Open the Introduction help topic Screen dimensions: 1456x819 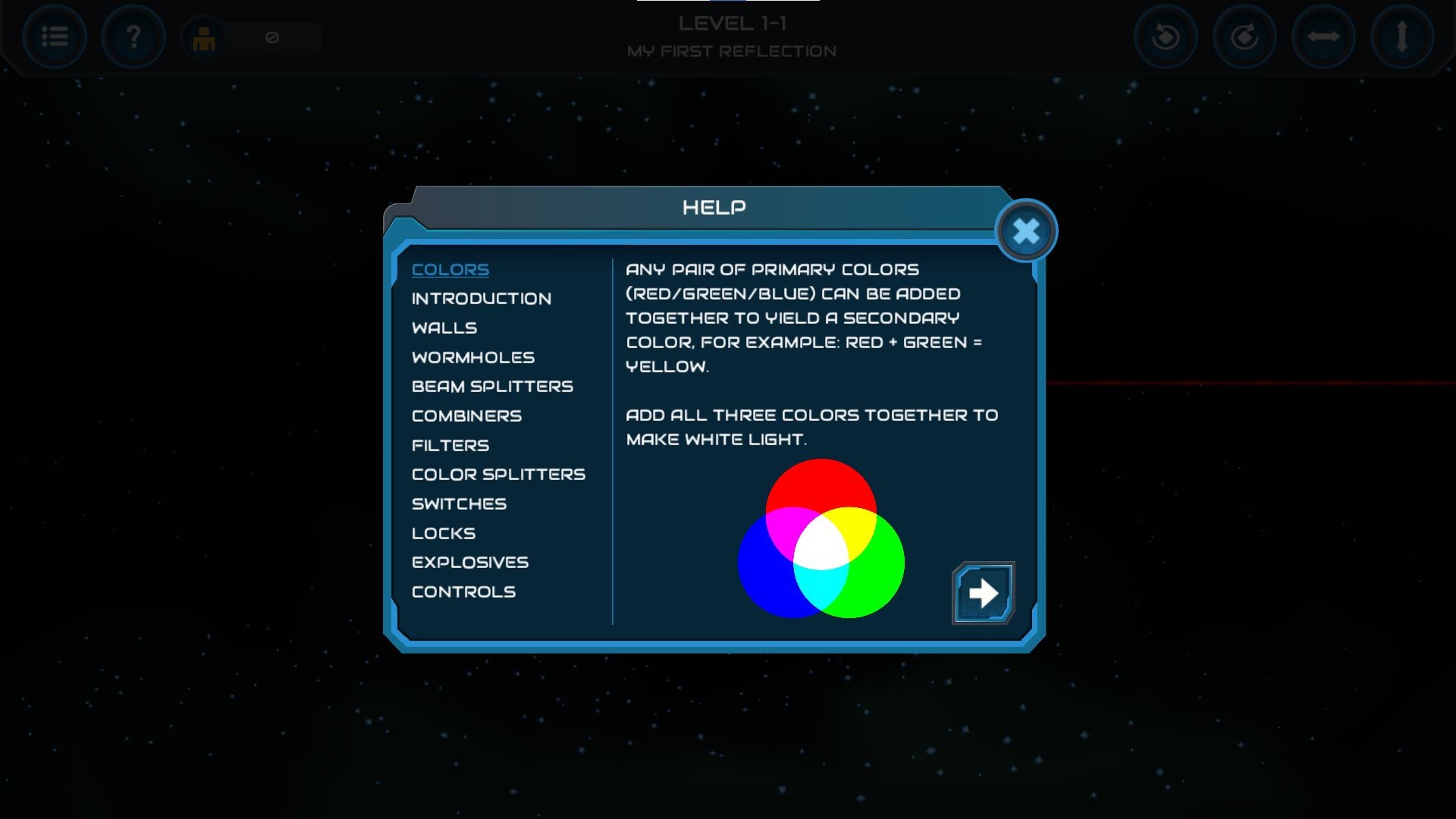pos(481,298)
